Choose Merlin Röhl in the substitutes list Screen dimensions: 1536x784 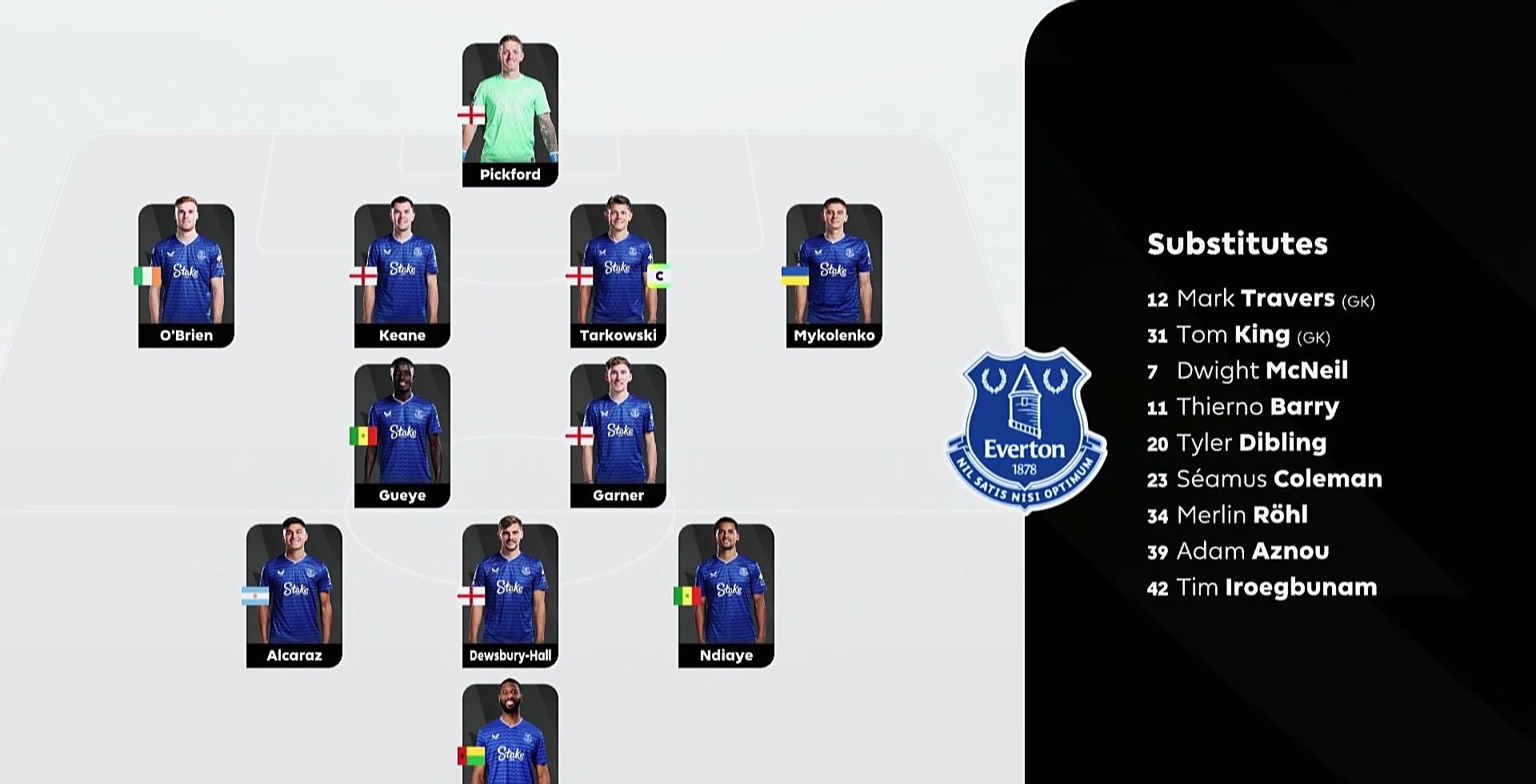(x=1227, y=515)
